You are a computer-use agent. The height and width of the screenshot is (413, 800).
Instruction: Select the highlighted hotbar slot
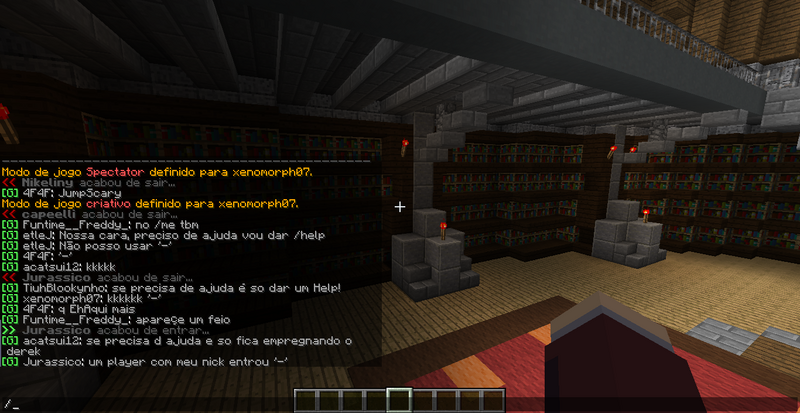pos(399,401)
